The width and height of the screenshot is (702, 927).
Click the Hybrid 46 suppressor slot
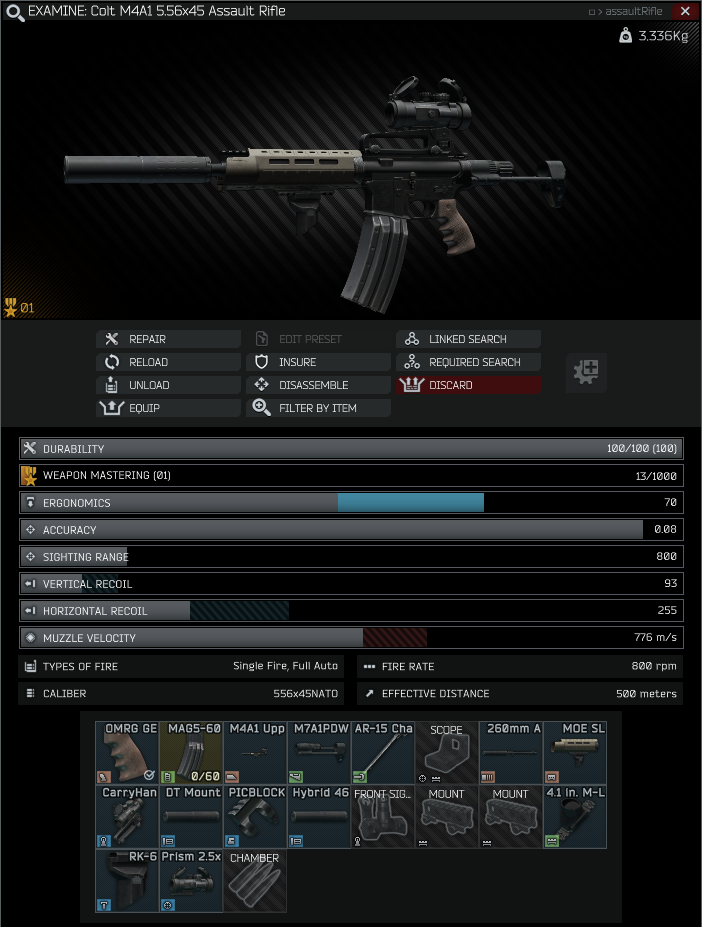point(319,817)
